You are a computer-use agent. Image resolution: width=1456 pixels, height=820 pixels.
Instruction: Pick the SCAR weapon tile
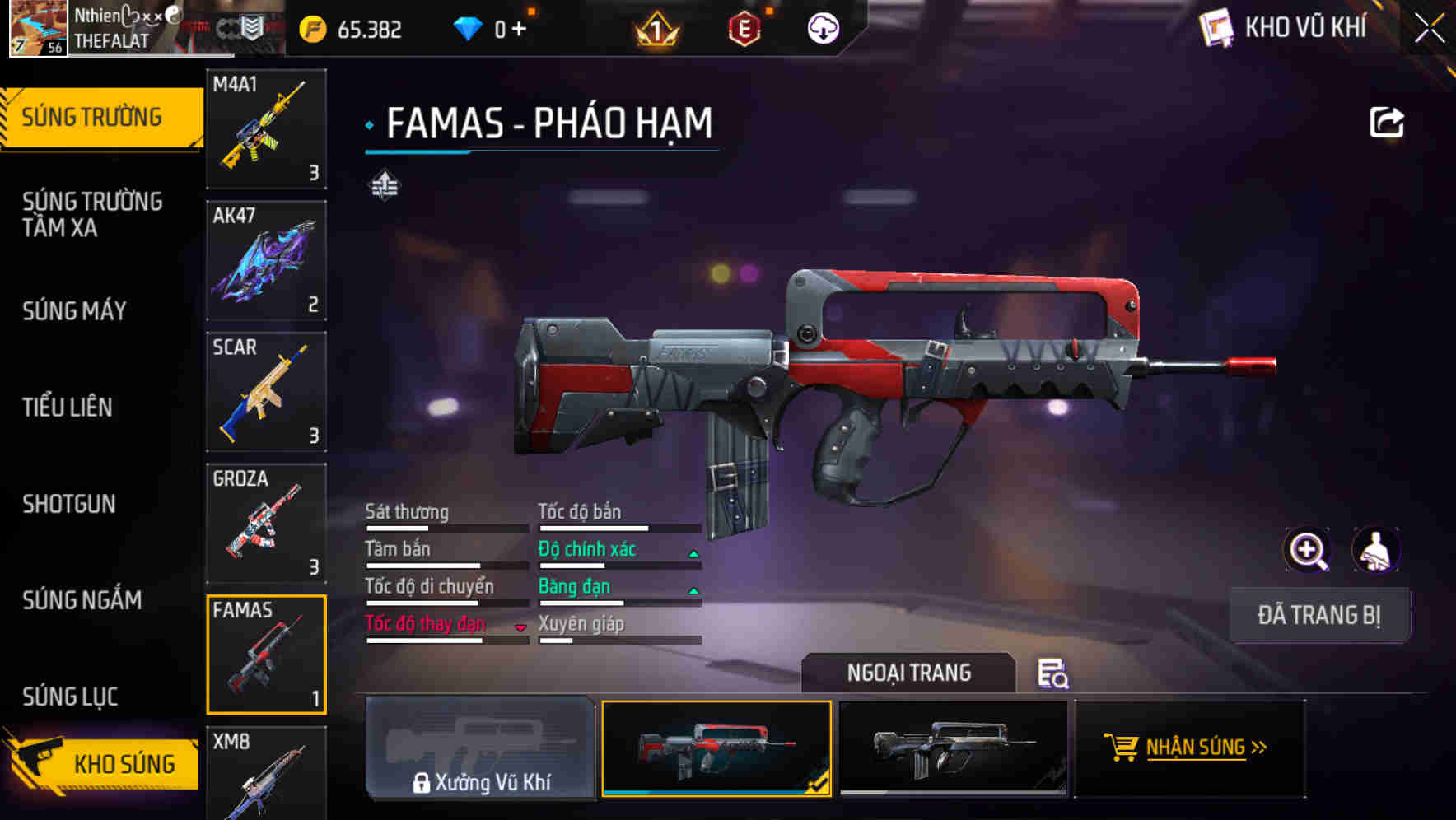pyautogui.click(x=266, y=392)
